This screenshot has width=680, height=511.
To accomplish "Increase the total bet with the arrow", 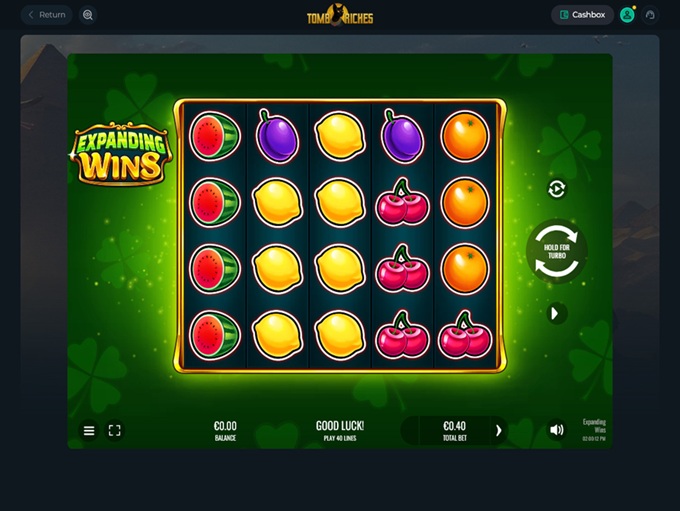I will 498,430.
